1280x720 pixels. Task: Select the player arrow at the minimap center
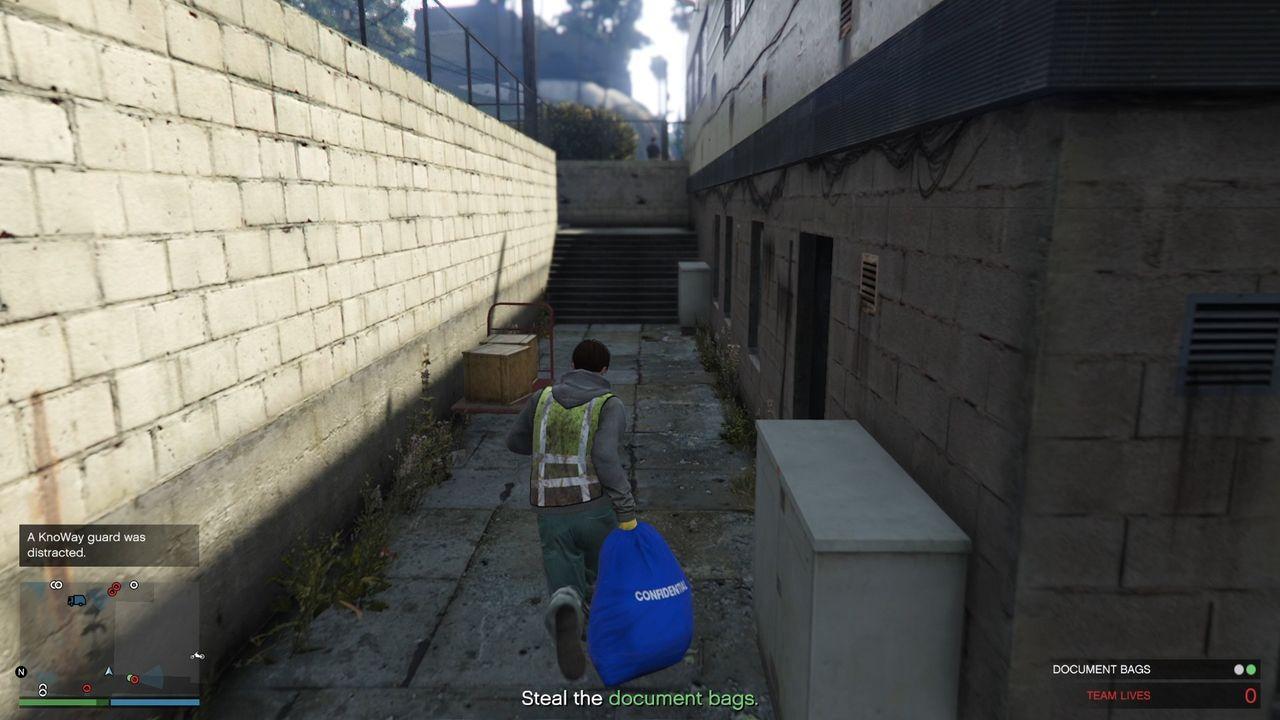pyautogui.click(x=108, y=671)
